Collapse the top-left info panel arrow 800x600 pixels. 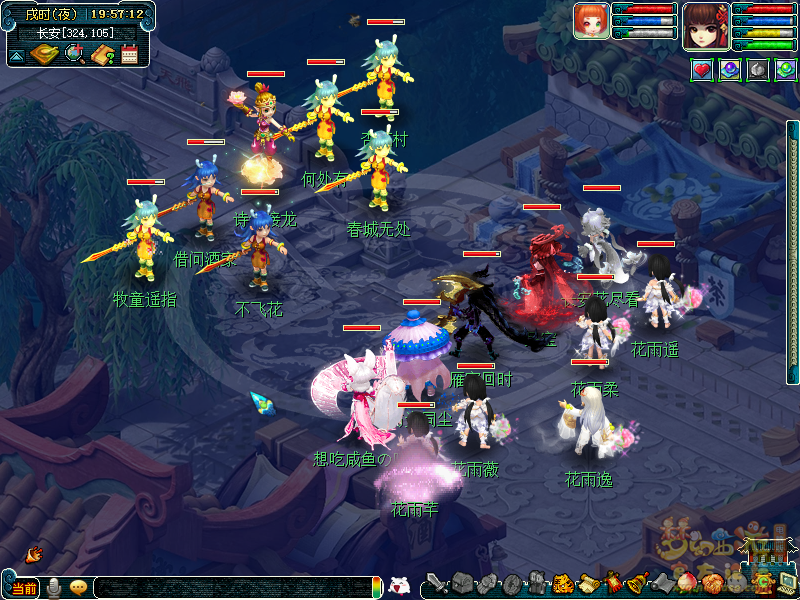point(17,55)
